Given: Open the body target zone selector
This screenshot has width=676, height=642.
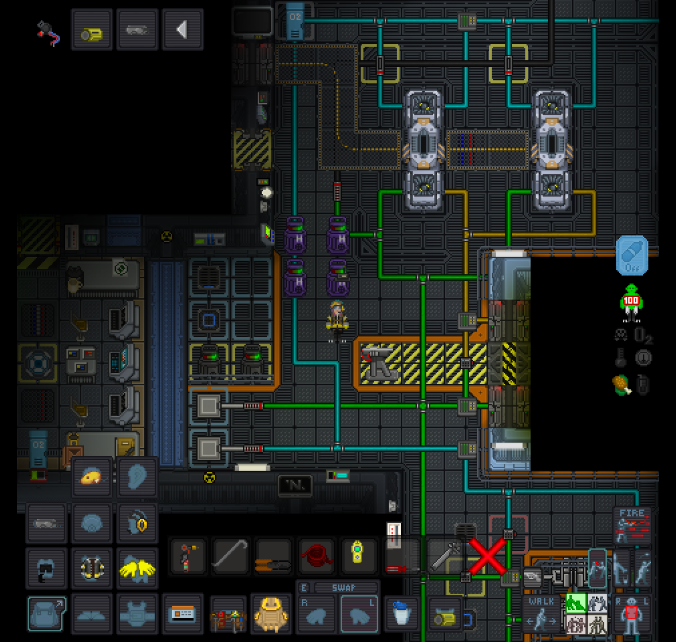Looking at the screenshot, I should pos(632,611).
